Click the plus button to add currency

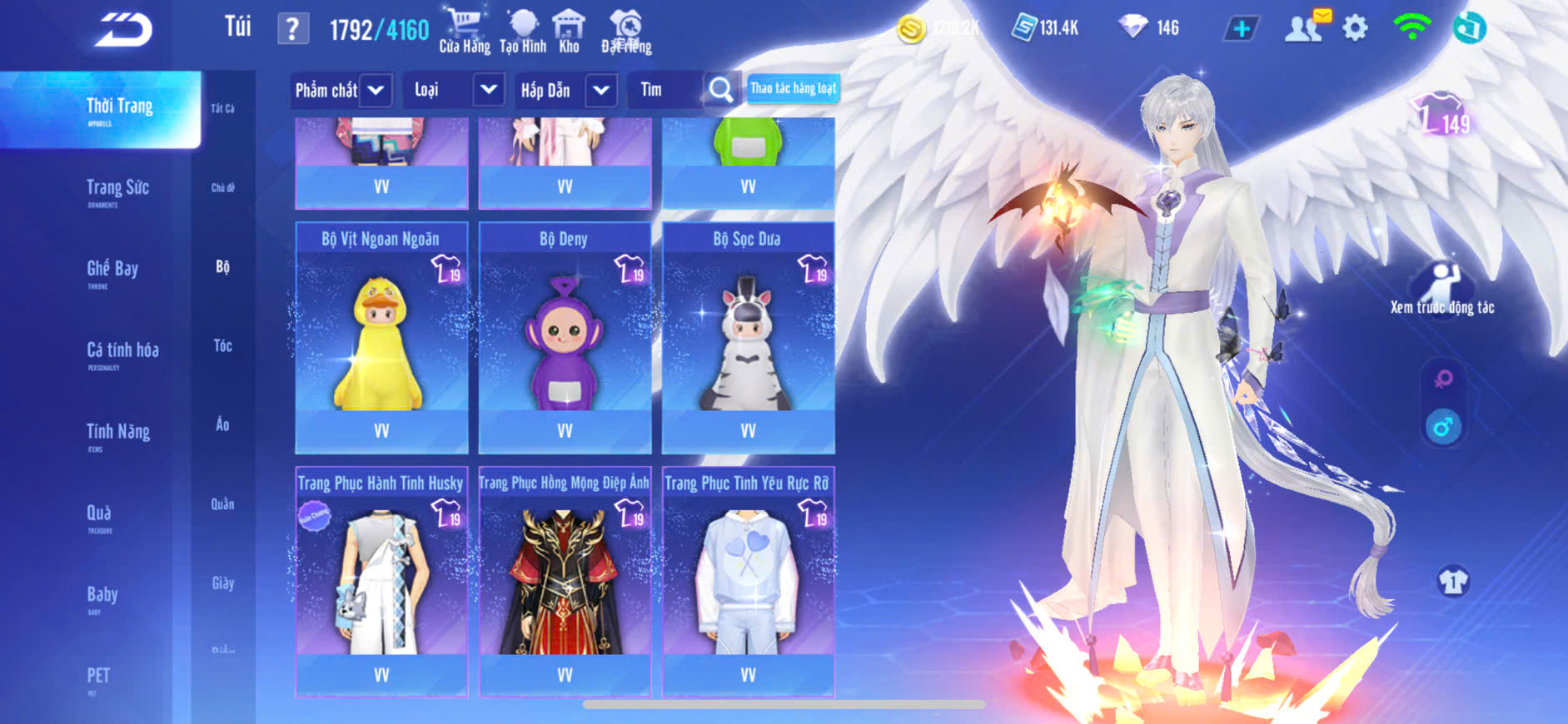tap(1241, 29)
